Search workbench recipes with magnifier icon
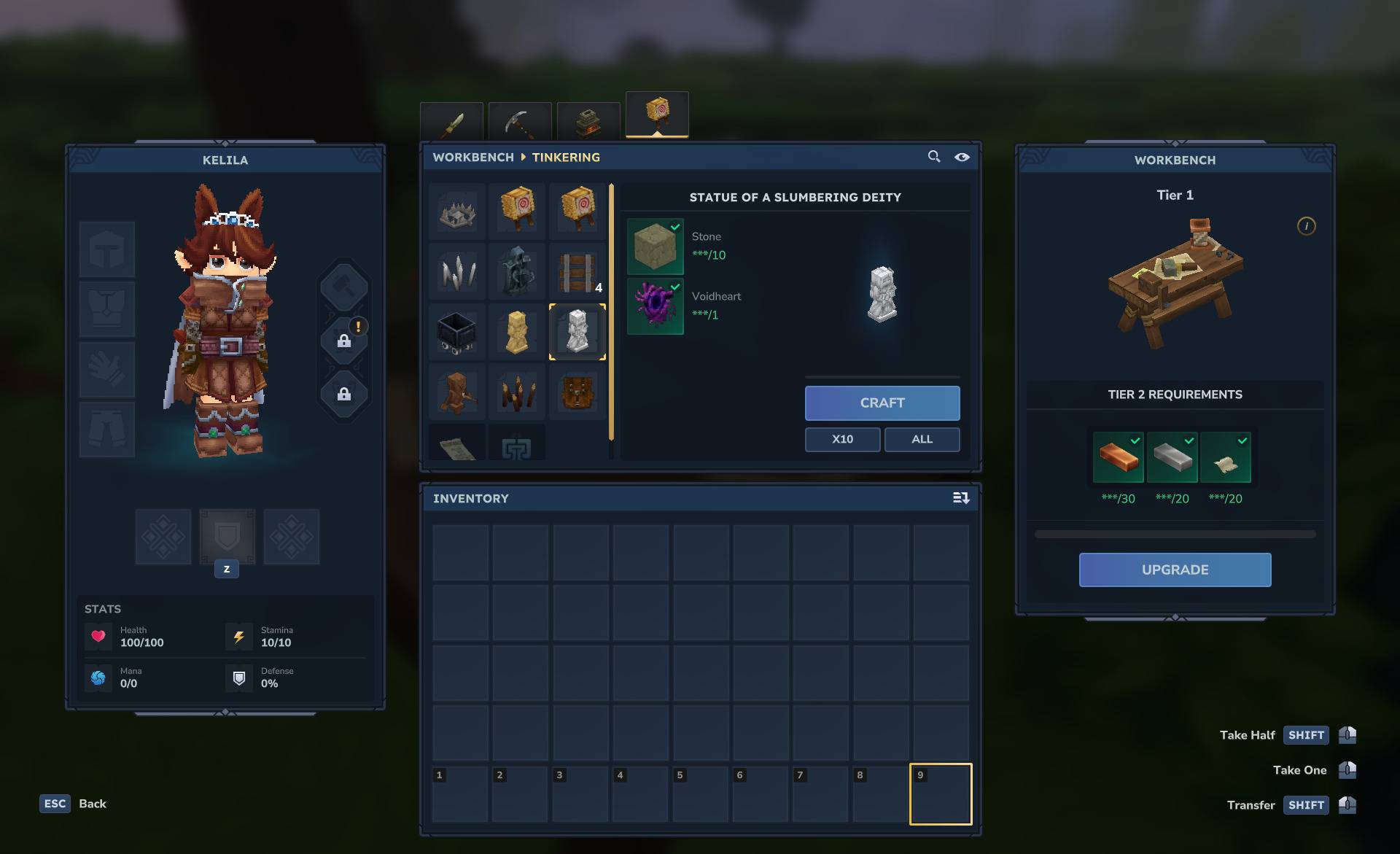The image size is (1400, 854). pos(933,157)
